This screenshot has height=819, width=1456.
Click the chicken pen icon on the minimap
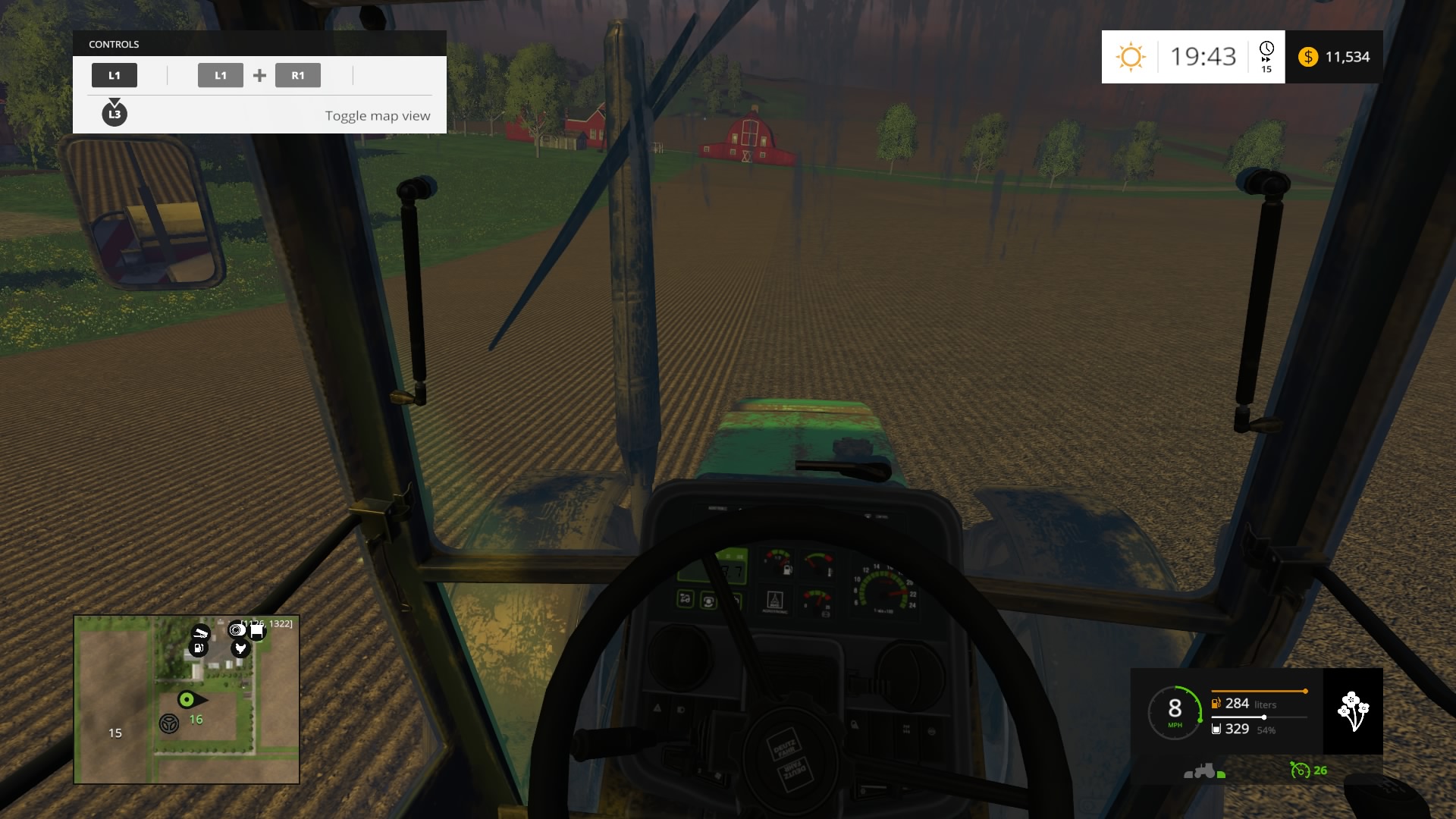(240, 649)
